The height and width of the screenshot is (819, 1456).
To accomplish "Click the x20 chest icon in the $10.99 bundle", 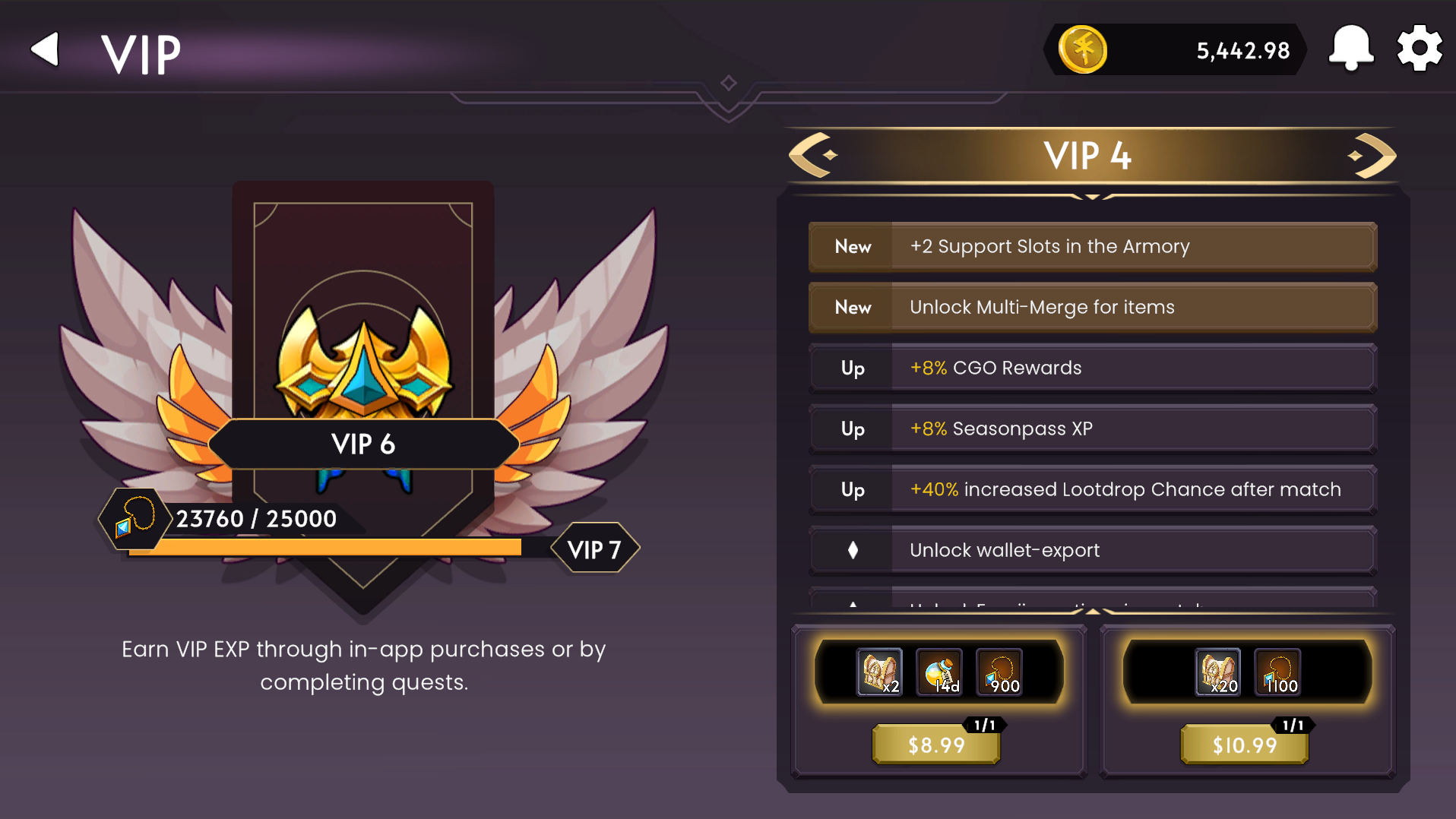I will (1219, 672).
